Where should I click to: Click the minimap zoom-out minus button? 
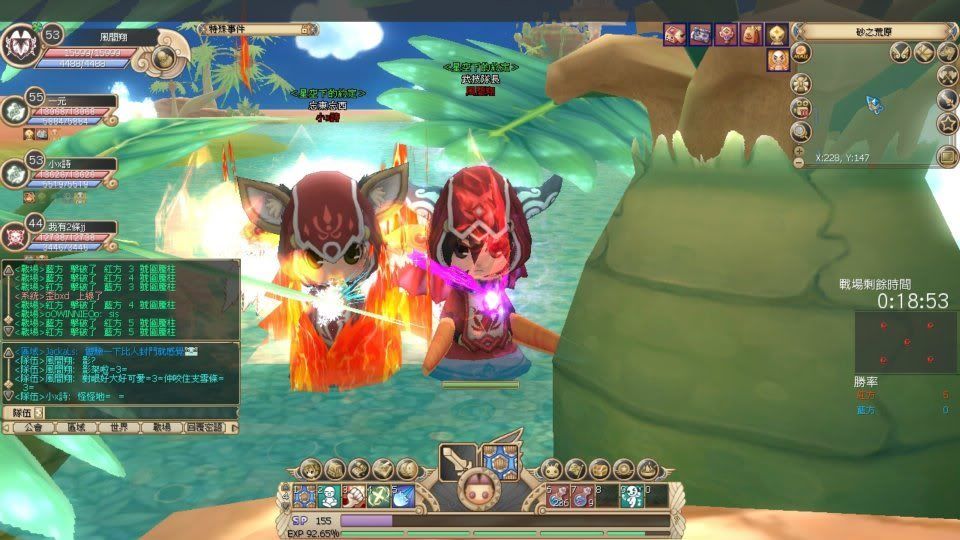799,162
